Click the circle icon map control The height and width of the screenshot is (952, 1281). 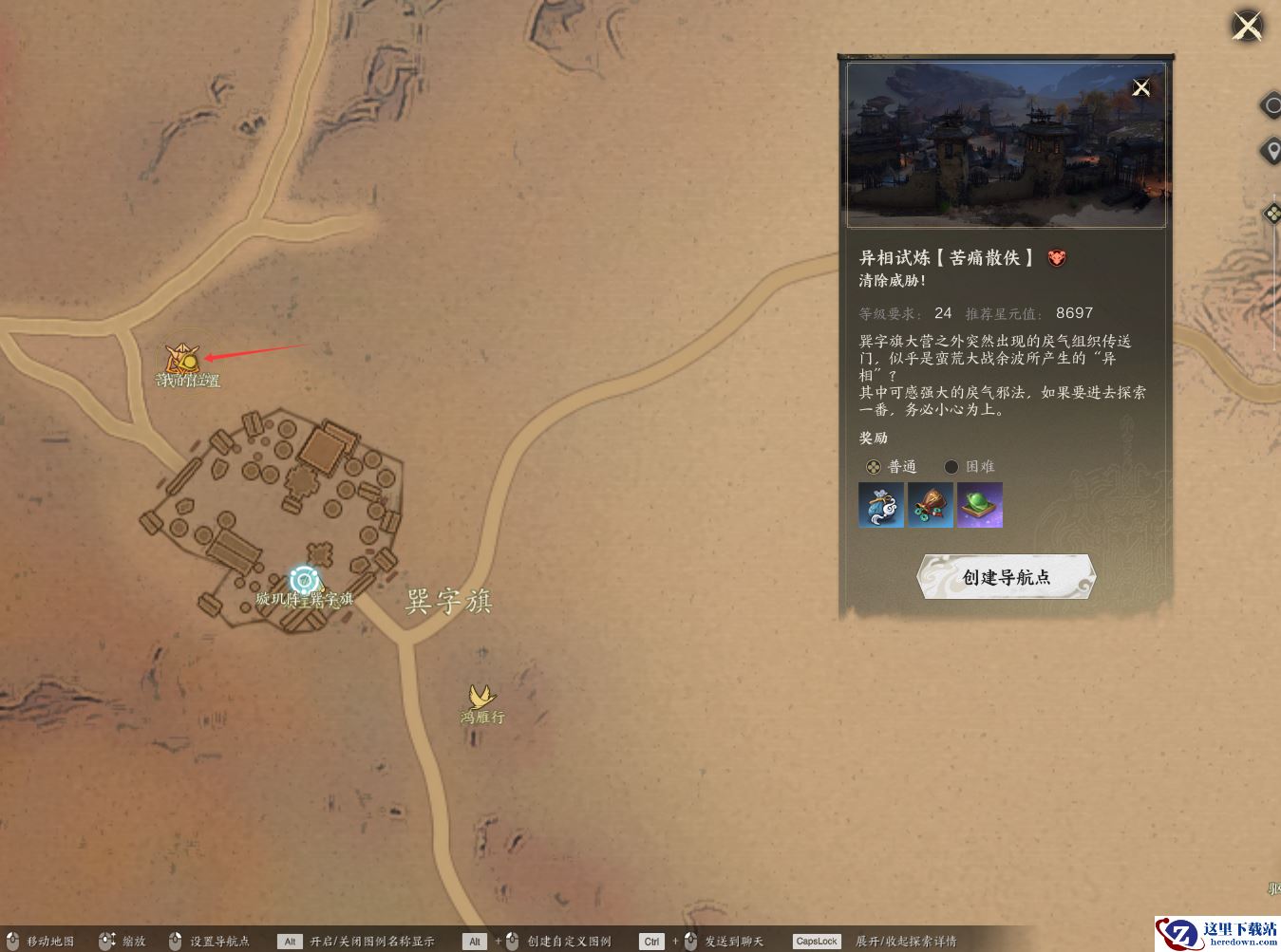coord(1272,105)
